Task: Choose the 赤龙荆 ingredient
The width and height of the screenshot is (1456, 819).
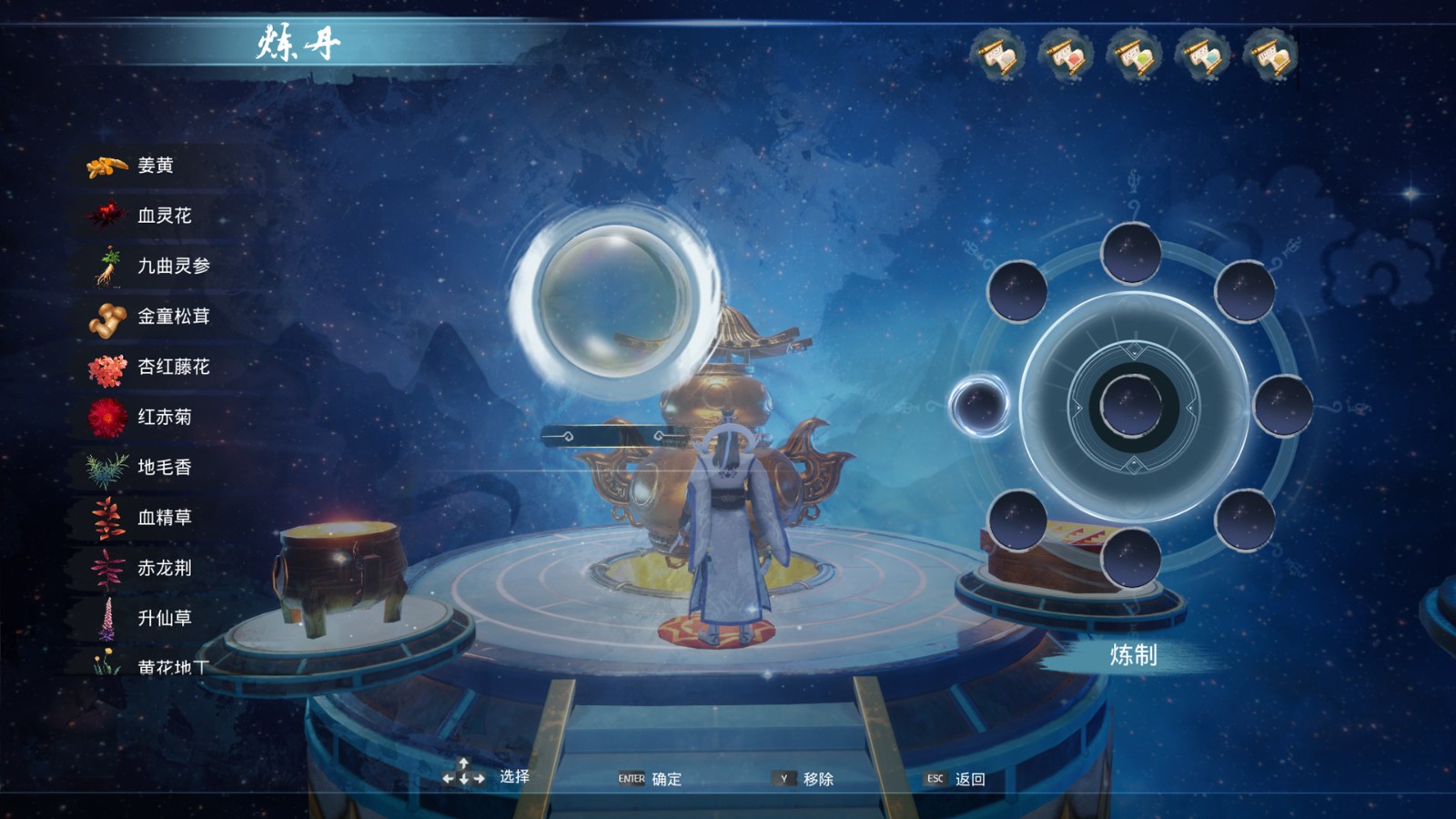Action: (x=164, y=568)
